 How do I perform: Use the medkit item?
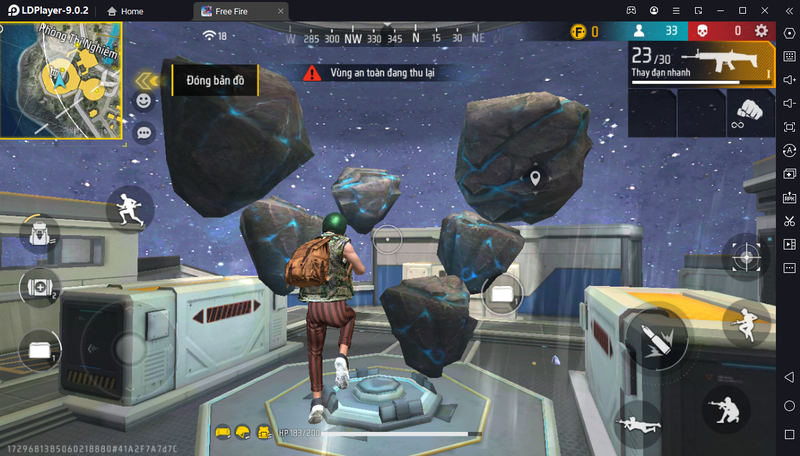[x=40, y=288]
